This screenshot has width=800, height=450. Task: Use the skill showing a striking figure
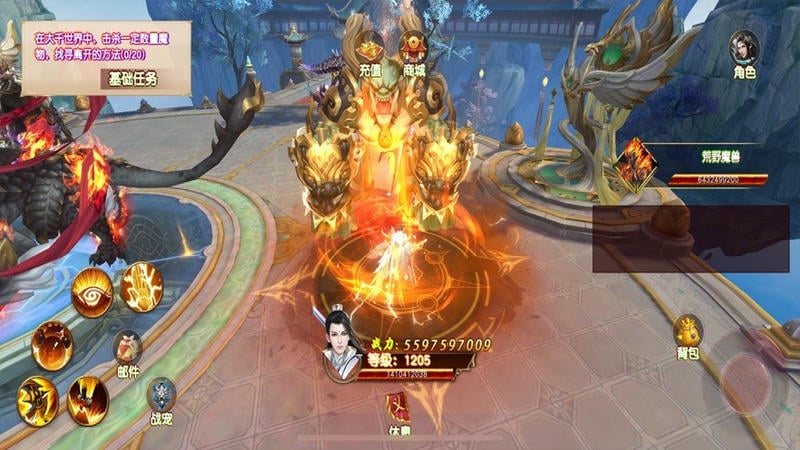coord(37,400)
